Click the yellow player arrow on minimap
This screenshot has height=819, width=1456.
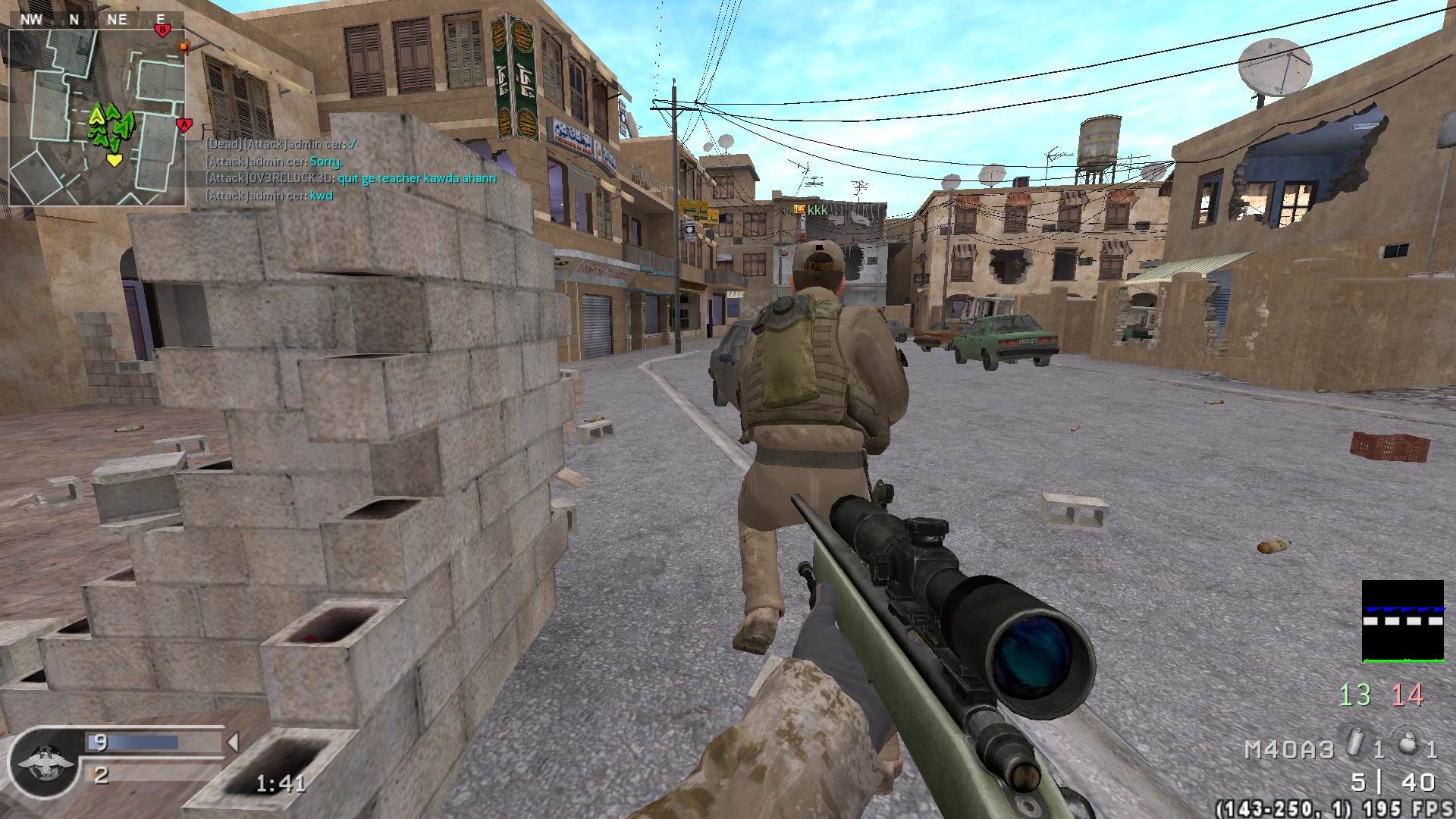click(x=114, y=160)
